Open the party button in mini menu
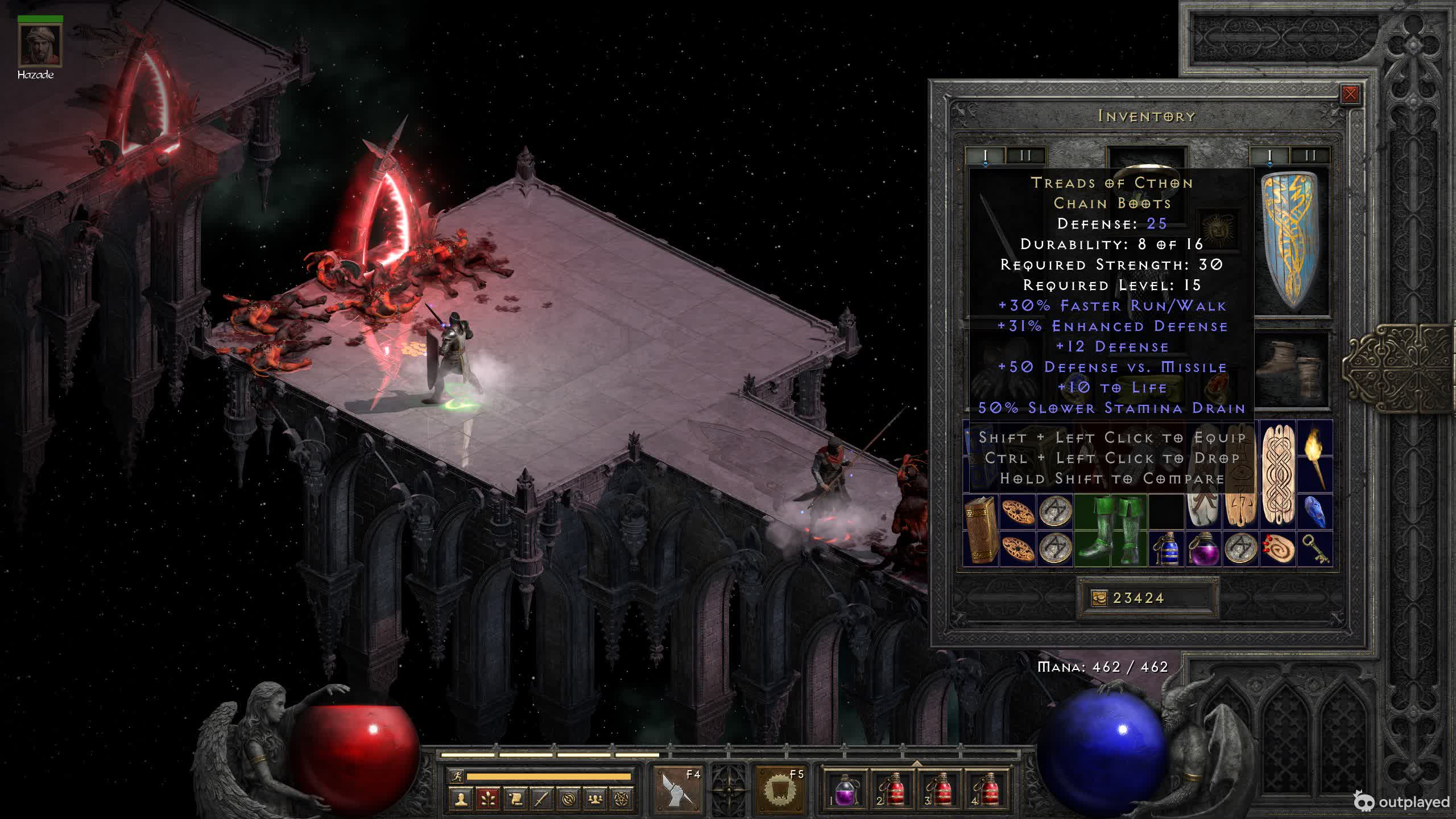Image resolution: width=1456 pixels, height=819 pixels. click(595, 800)
